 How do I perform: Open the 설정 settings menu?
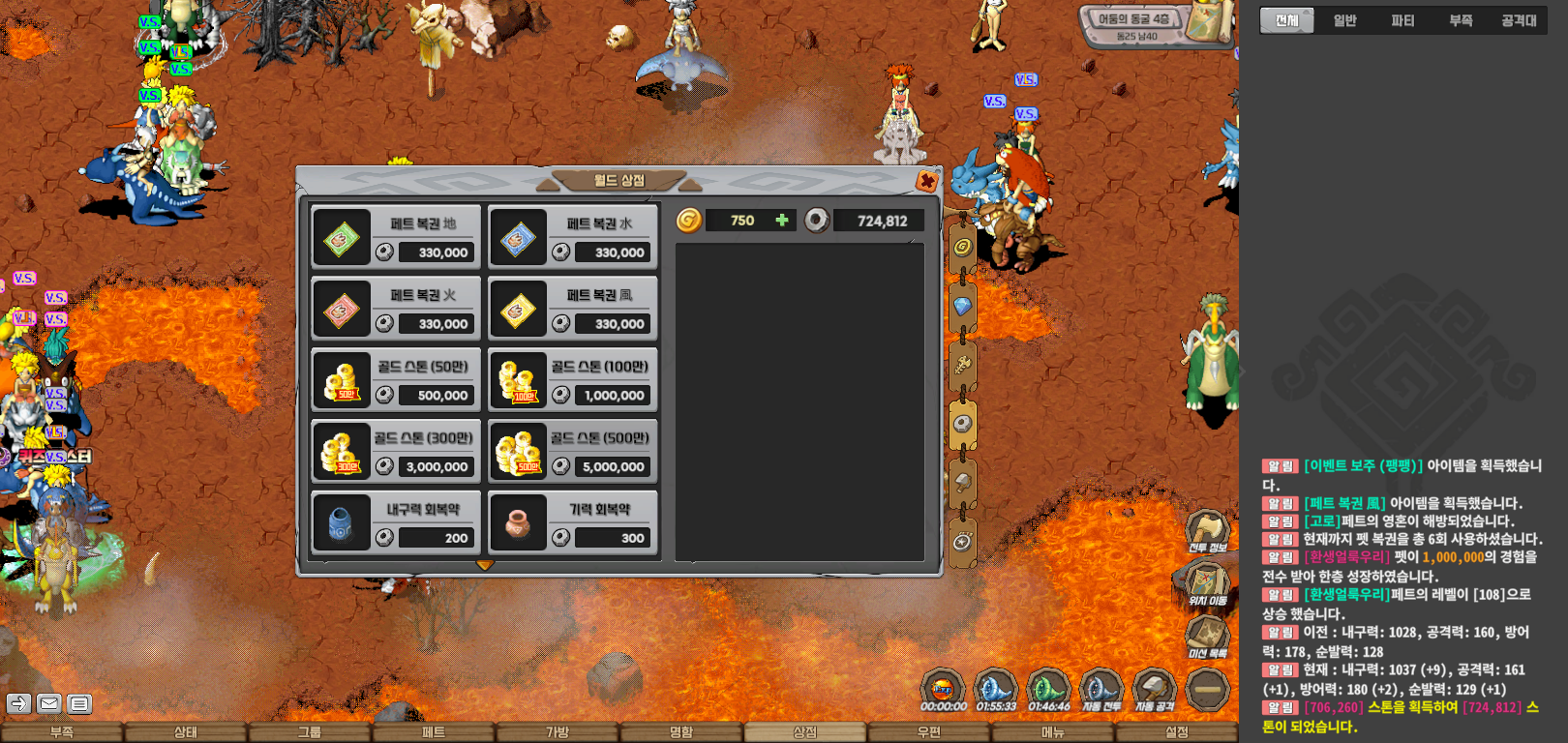click(x=1176, y=732)
